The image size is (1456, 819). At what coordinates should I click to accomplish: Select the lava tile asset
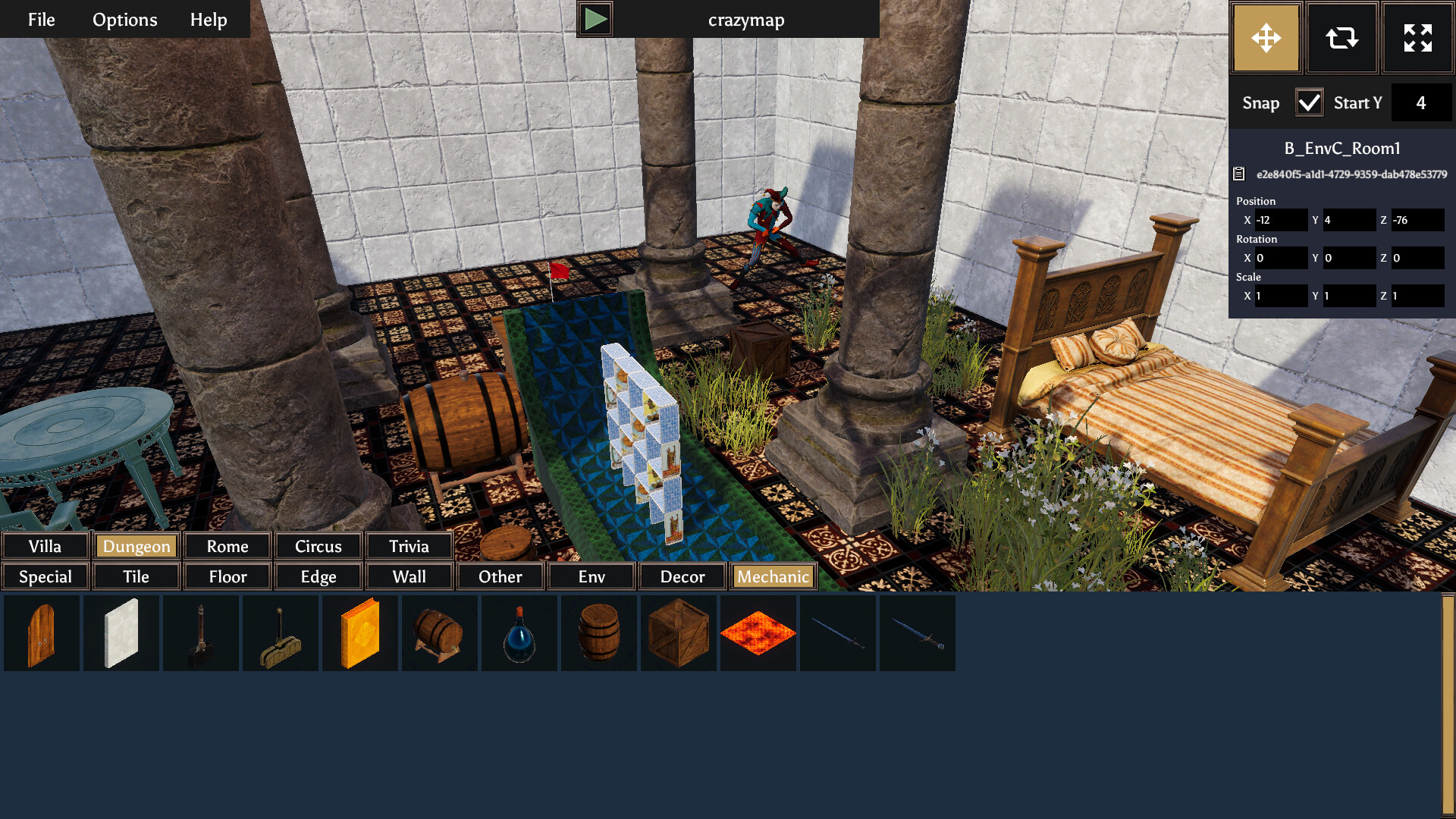tap(758, 632)
